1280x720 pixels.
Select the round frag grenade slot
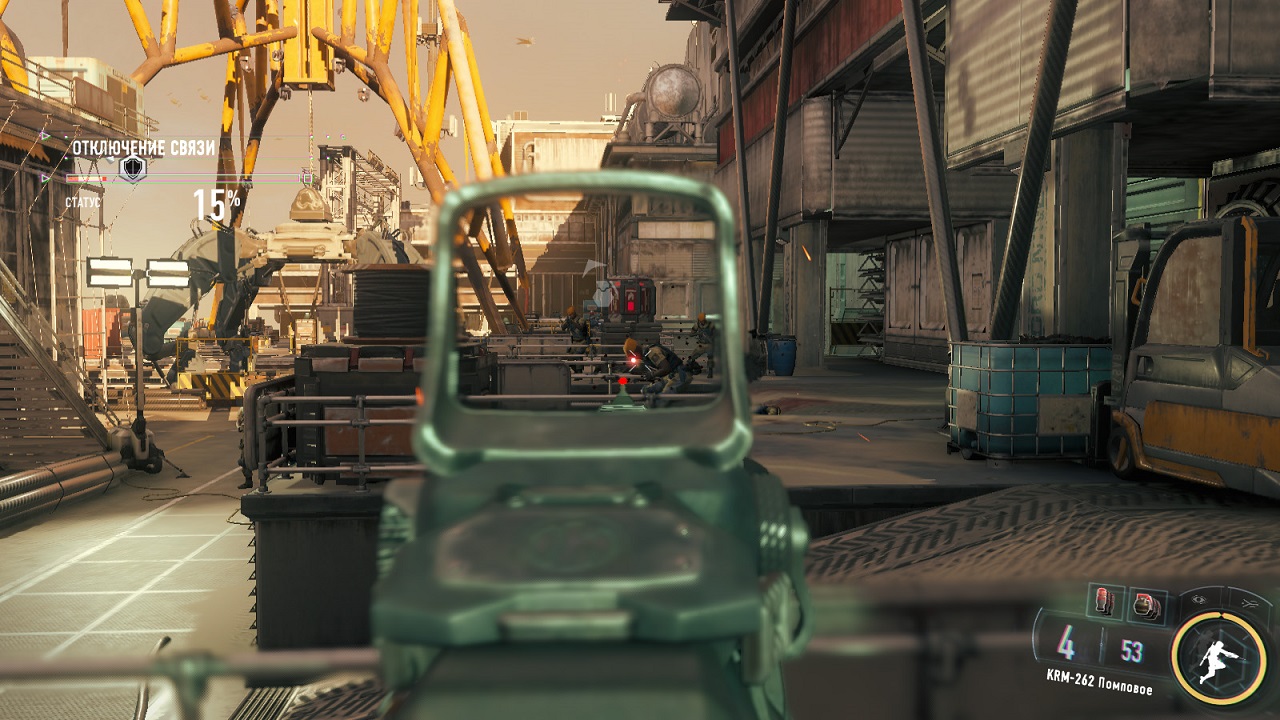point(1143,605)
